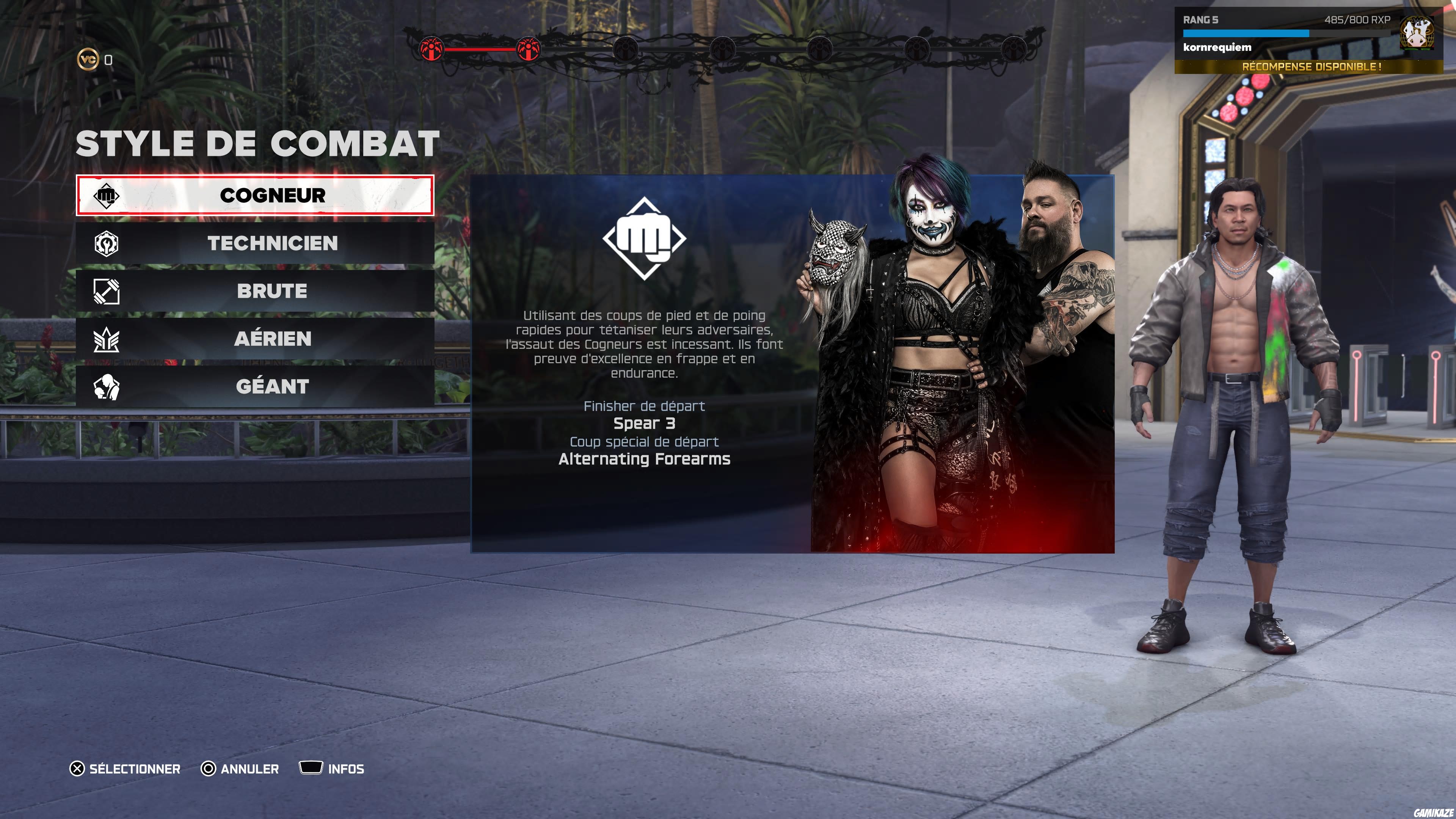Screen dimensions: 1456x819
Task: Click the first red node on progression track
Action: [x=432, y=49]
